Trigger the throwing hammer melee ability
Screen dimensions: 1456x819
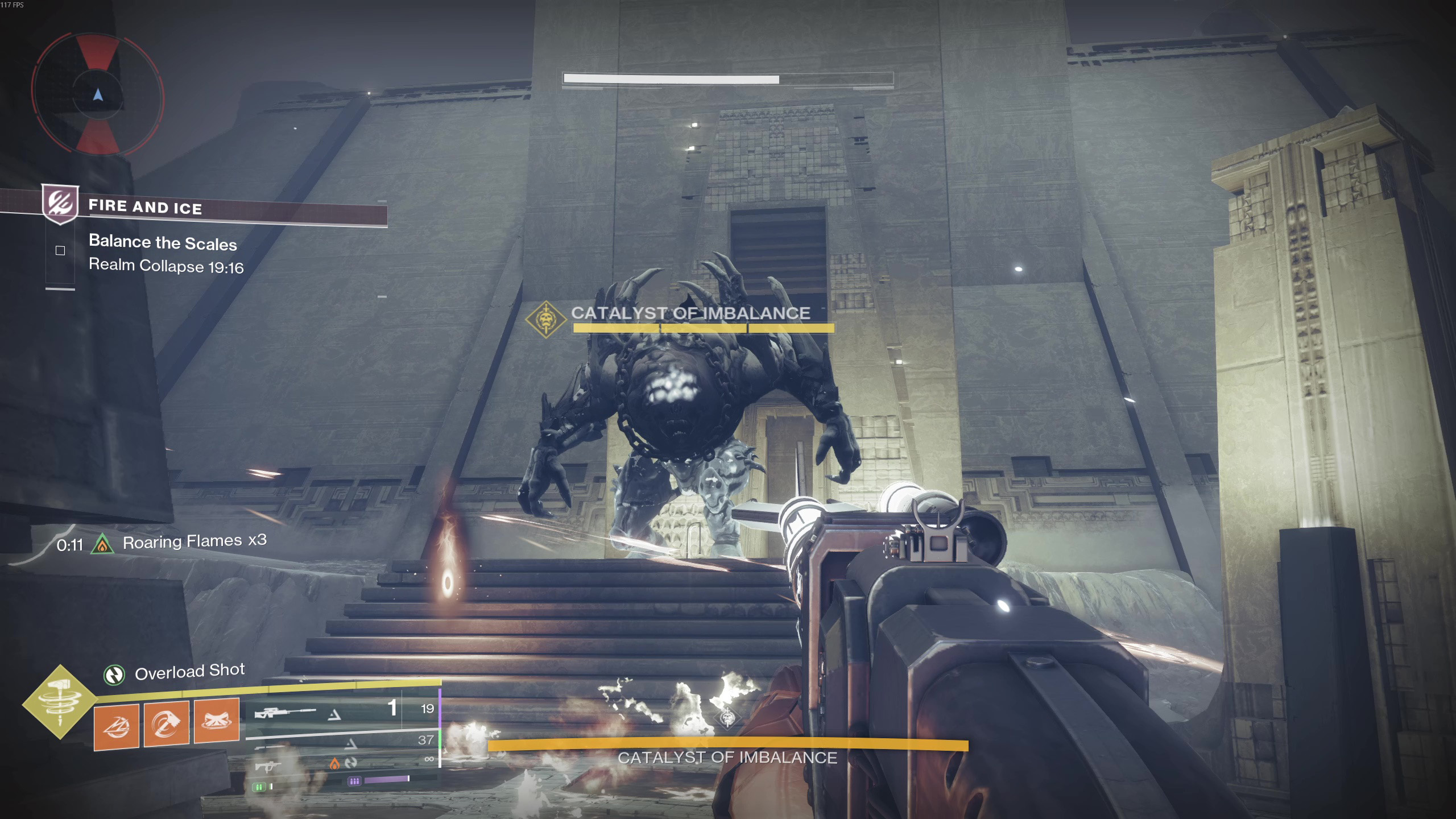167,723
